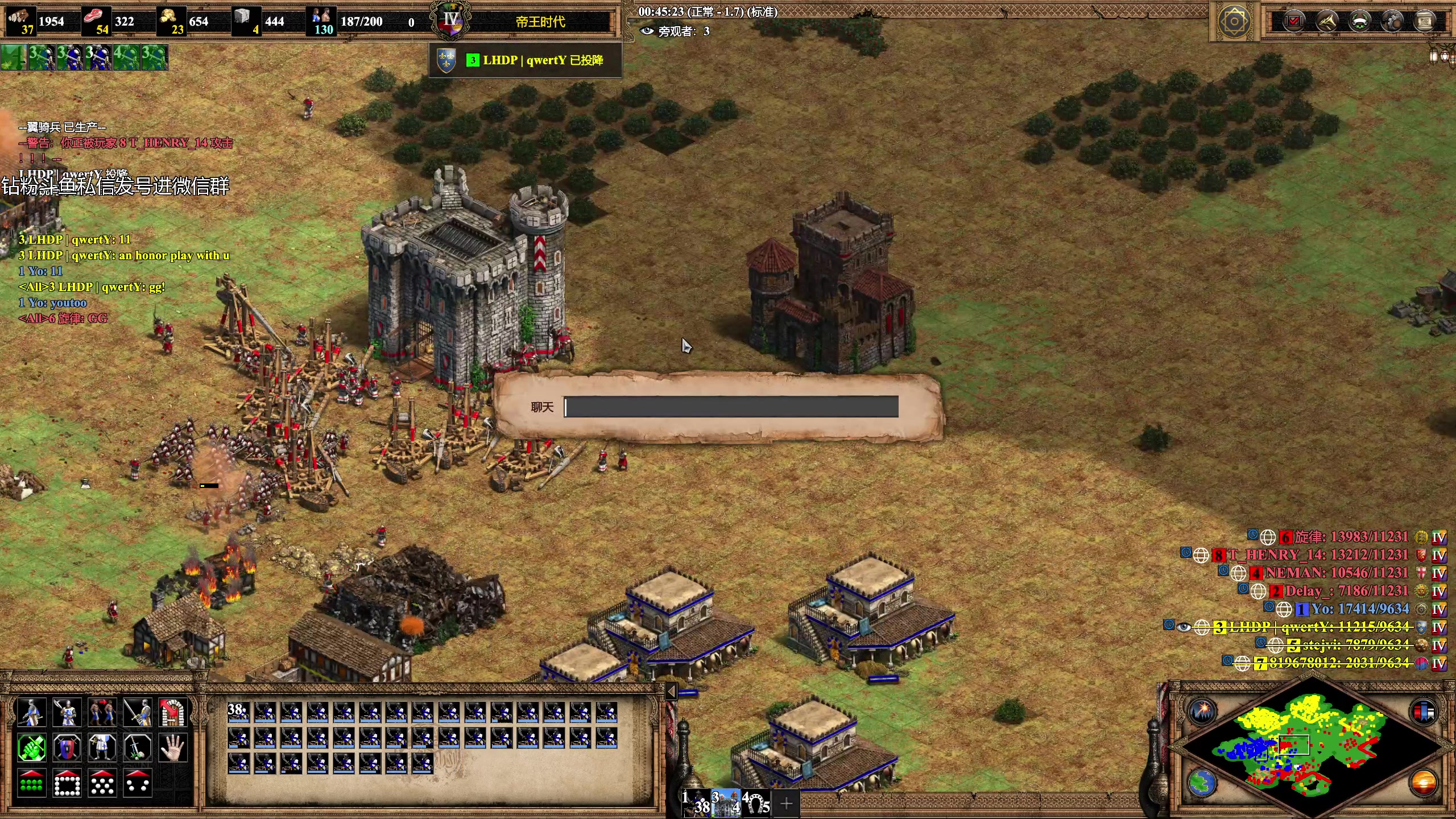1456x819 pixels.
Task: Select the aggressive stance green fist icon
Action: [x=31, y=748]
